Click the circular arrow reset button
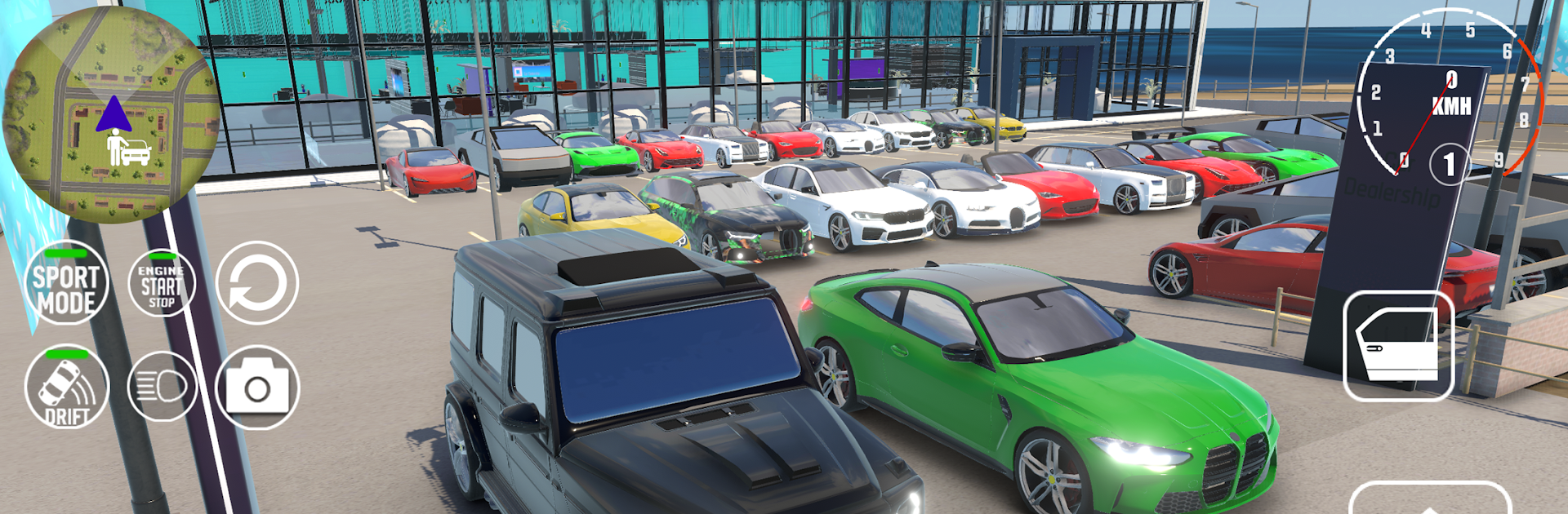 pyautogui.click(x=257, y=283)
